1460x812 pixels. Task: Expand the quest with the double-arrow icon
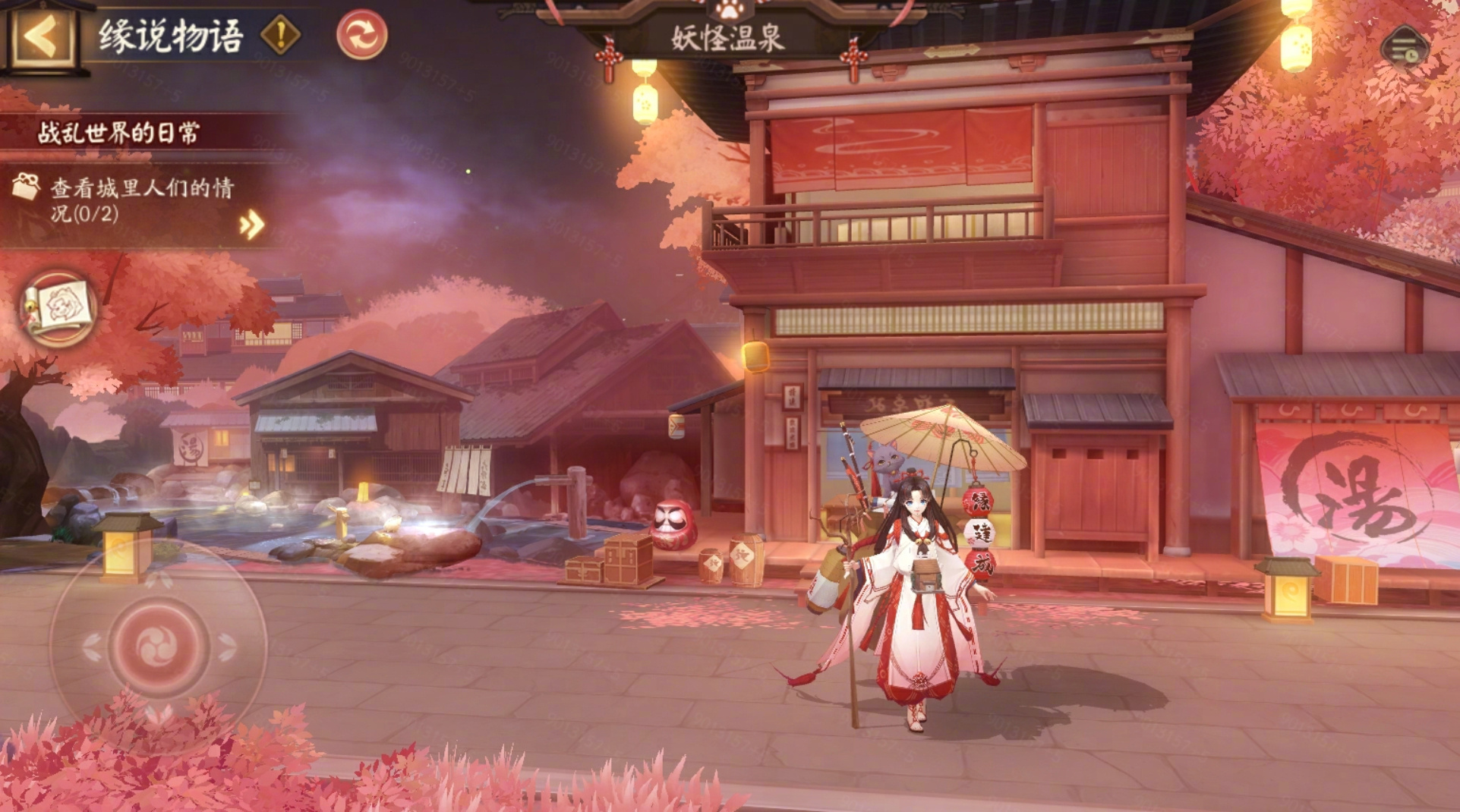252,225
